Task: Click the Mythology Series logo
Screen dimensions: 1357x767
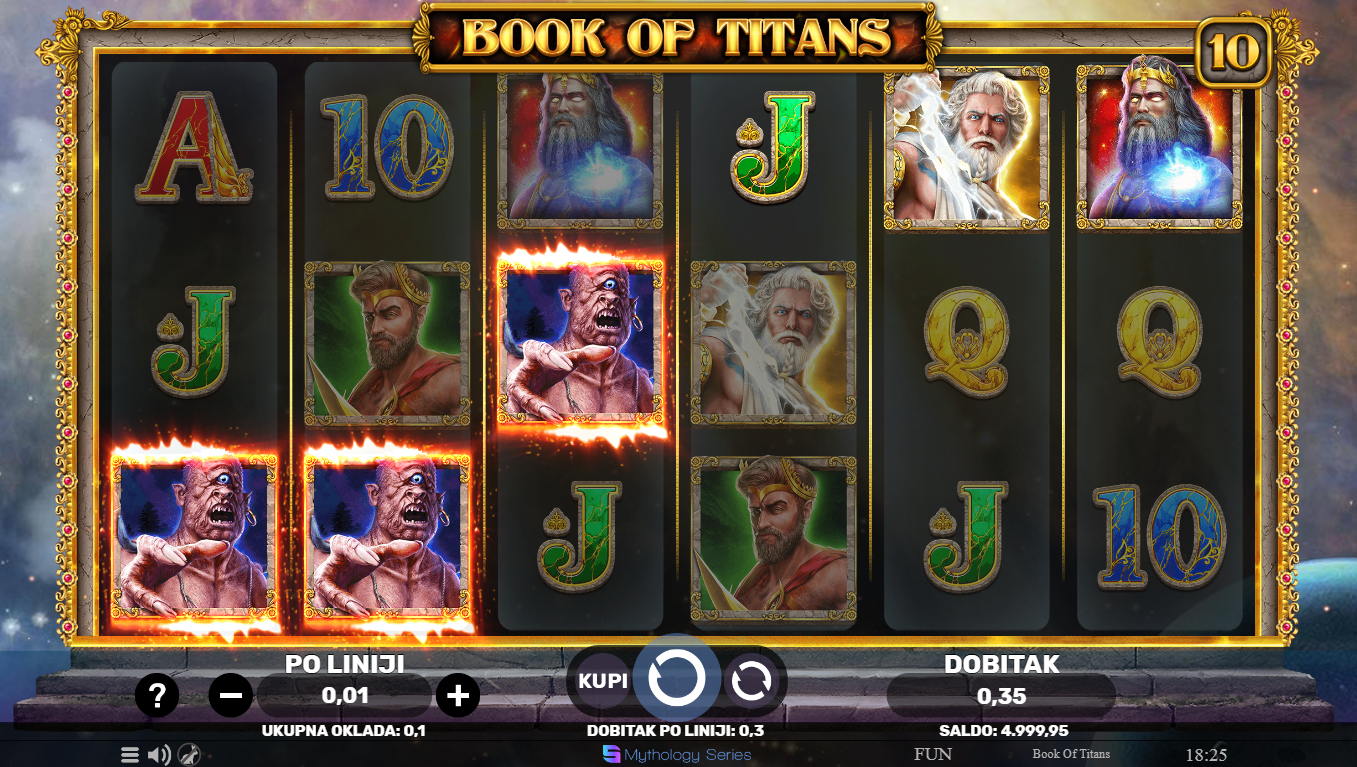Action: click(677, 755)
